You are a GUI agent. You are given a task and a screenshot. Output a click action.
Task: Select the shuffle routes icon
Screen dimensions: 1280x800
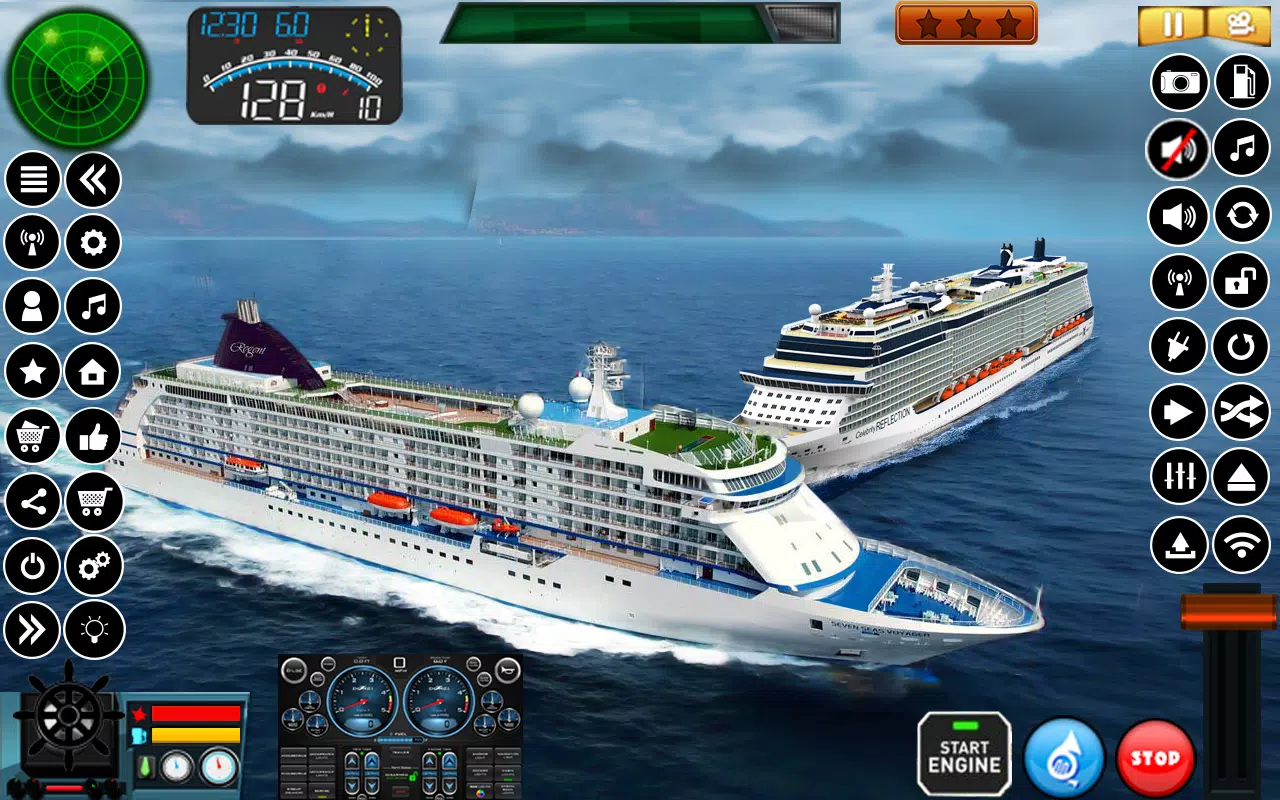pyautogui.click(x=1241, y=412)
